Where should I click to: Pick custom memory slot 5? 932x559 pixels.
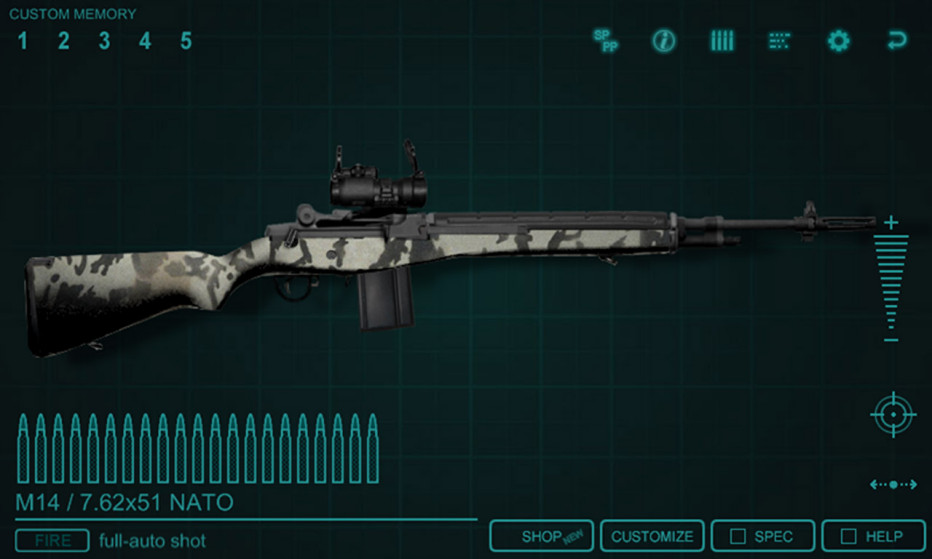(x=186, y=41)
